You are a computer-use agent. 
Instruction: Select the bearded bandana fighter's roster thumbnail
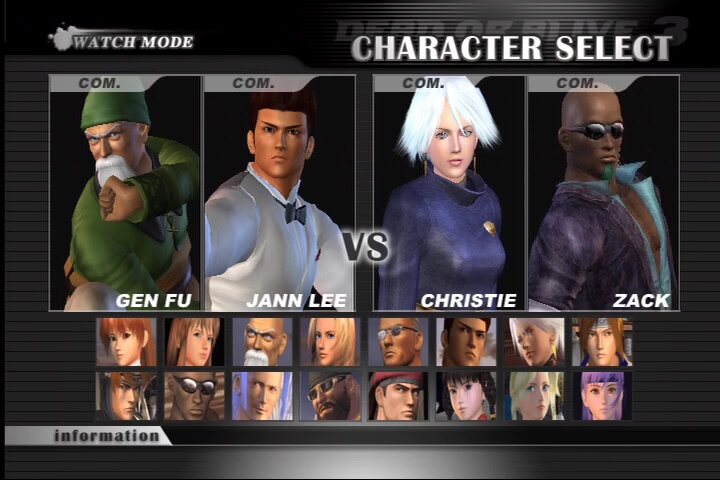[330, 396]
